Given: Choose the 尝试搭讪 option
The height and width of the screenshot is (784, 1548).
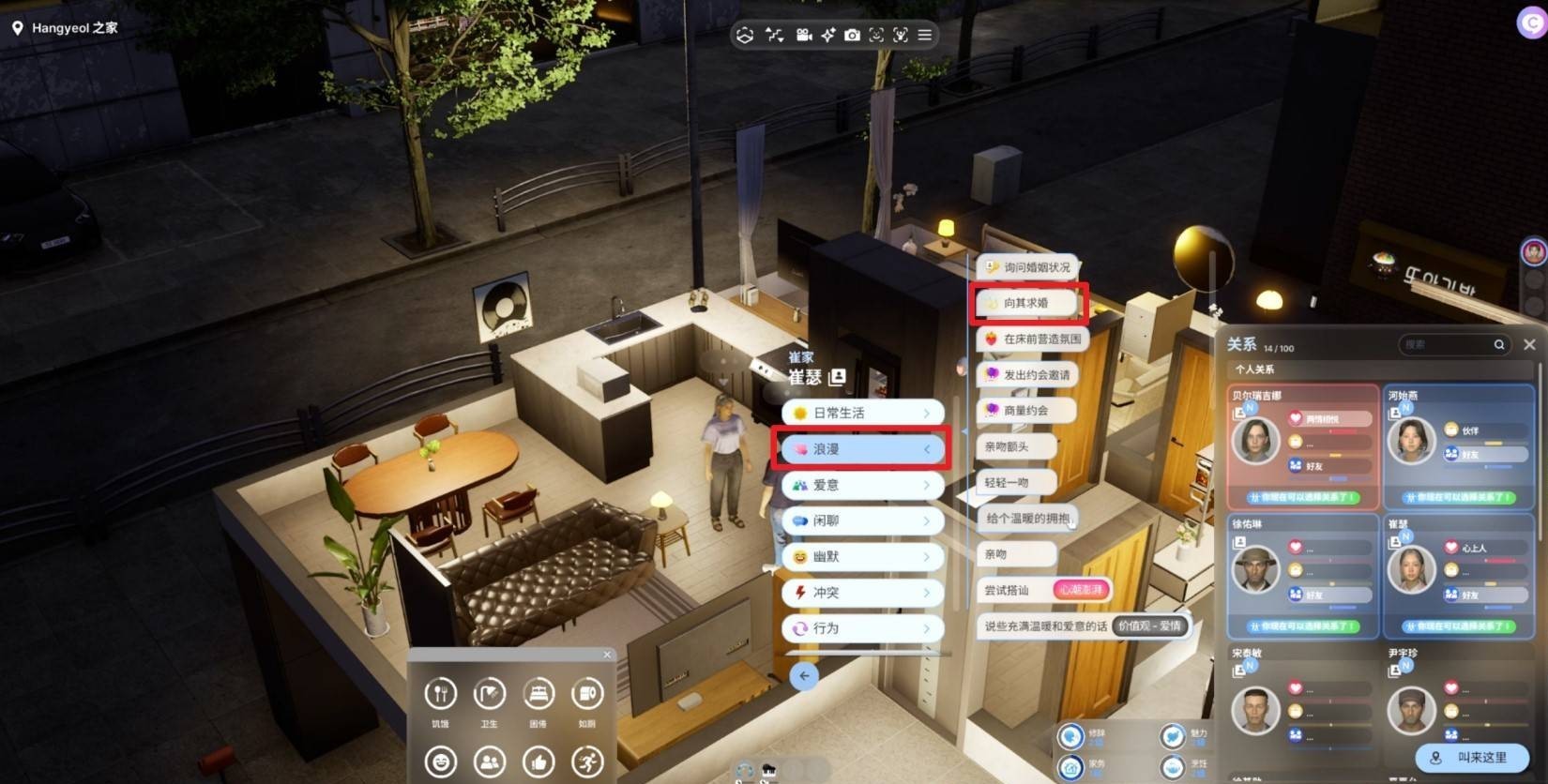Looking at the screenshot, I should [x=1008, y=590].
